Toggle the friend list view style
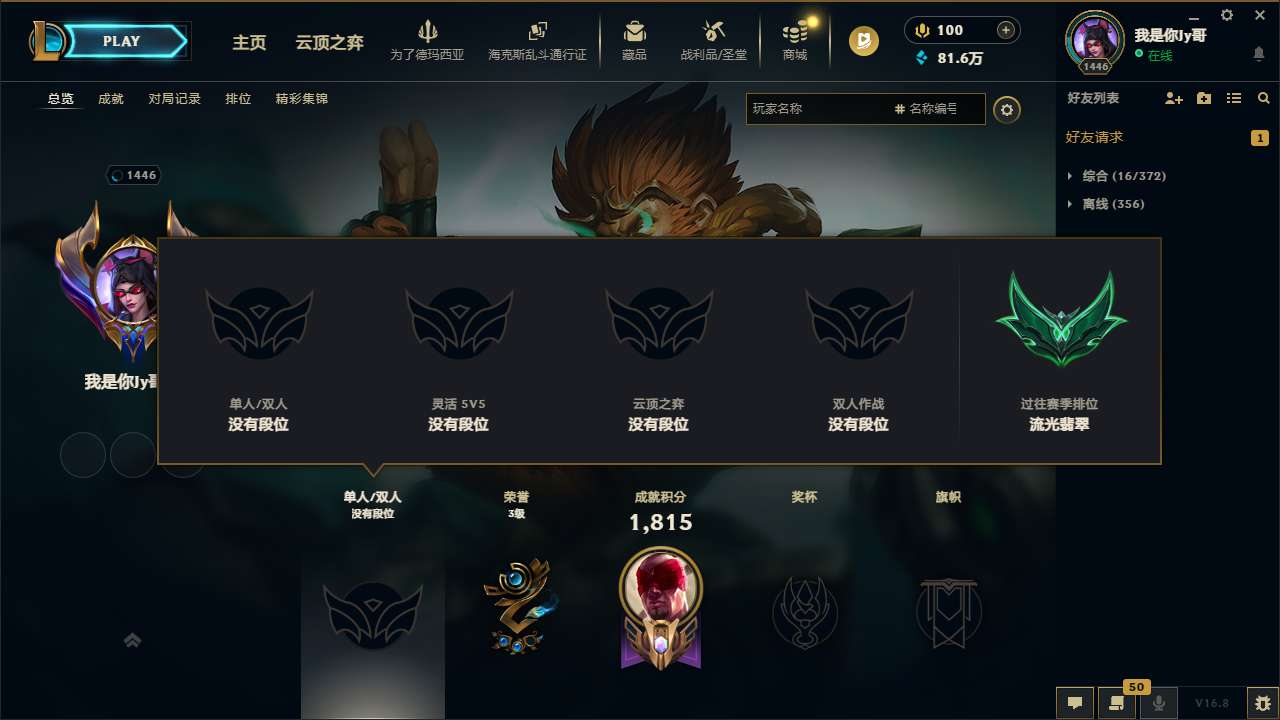This screenshot has height=720, width=1280. pyautogui.click(x=1235, y=98)
